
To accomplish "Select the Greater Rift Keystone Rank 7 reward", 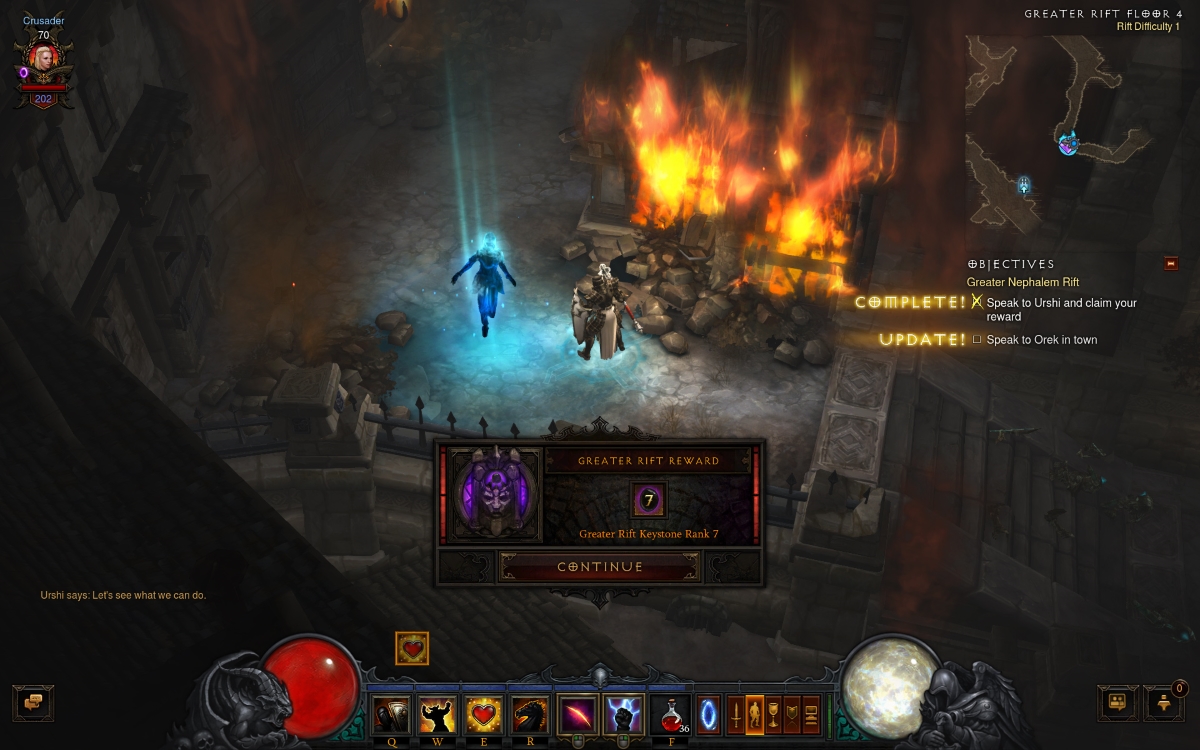I will 648,500.
